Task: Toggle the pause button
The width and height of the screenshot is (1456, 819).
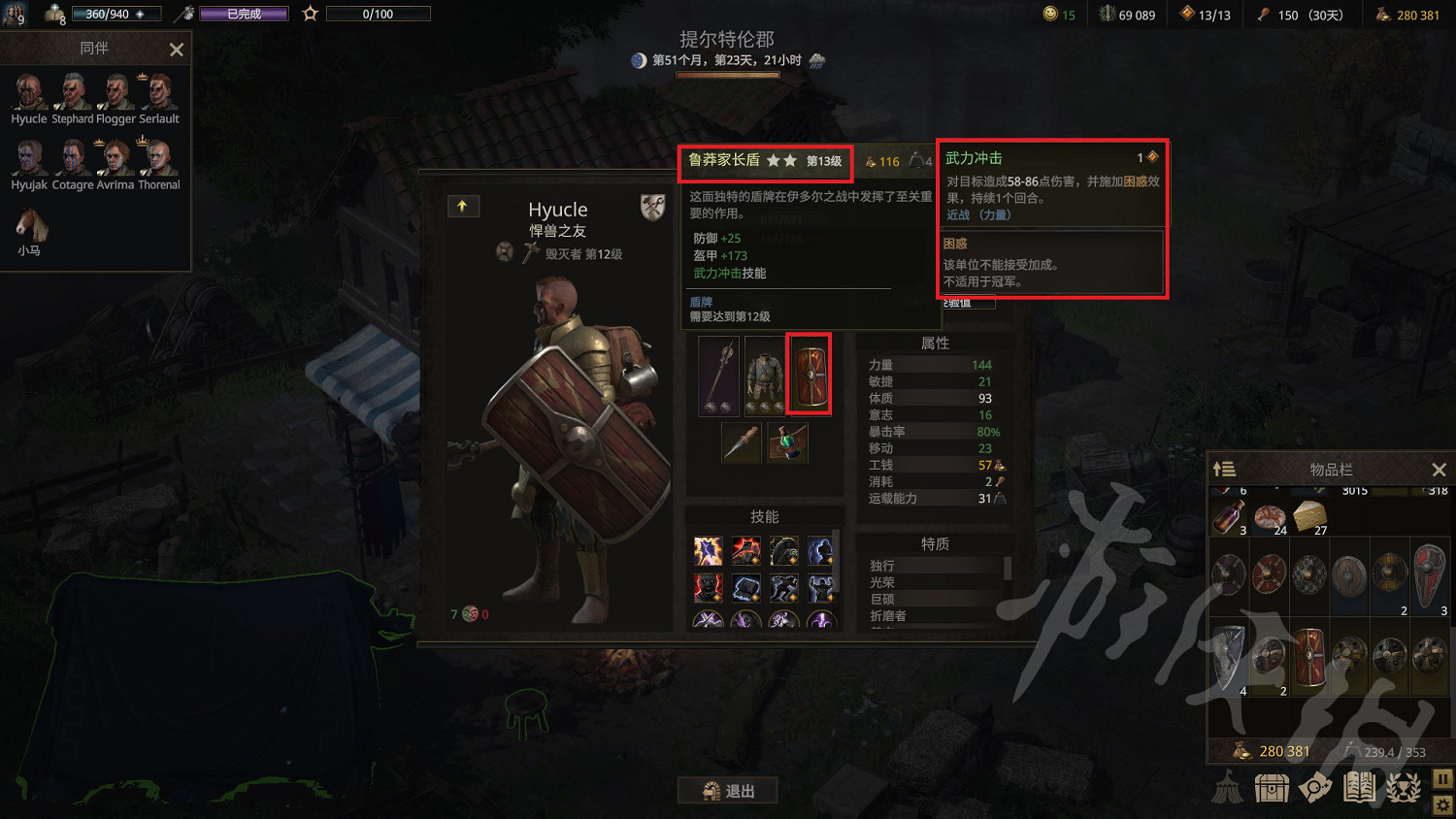Action: [1442, 778]
